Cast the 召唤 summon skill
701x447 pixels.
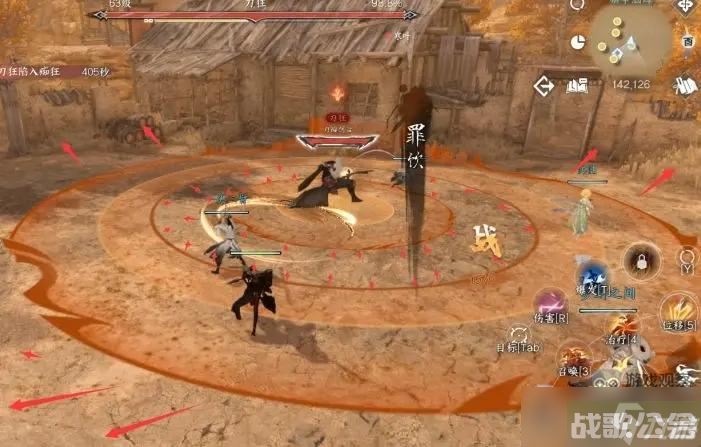pyautogui.click(x=574, y=357)
